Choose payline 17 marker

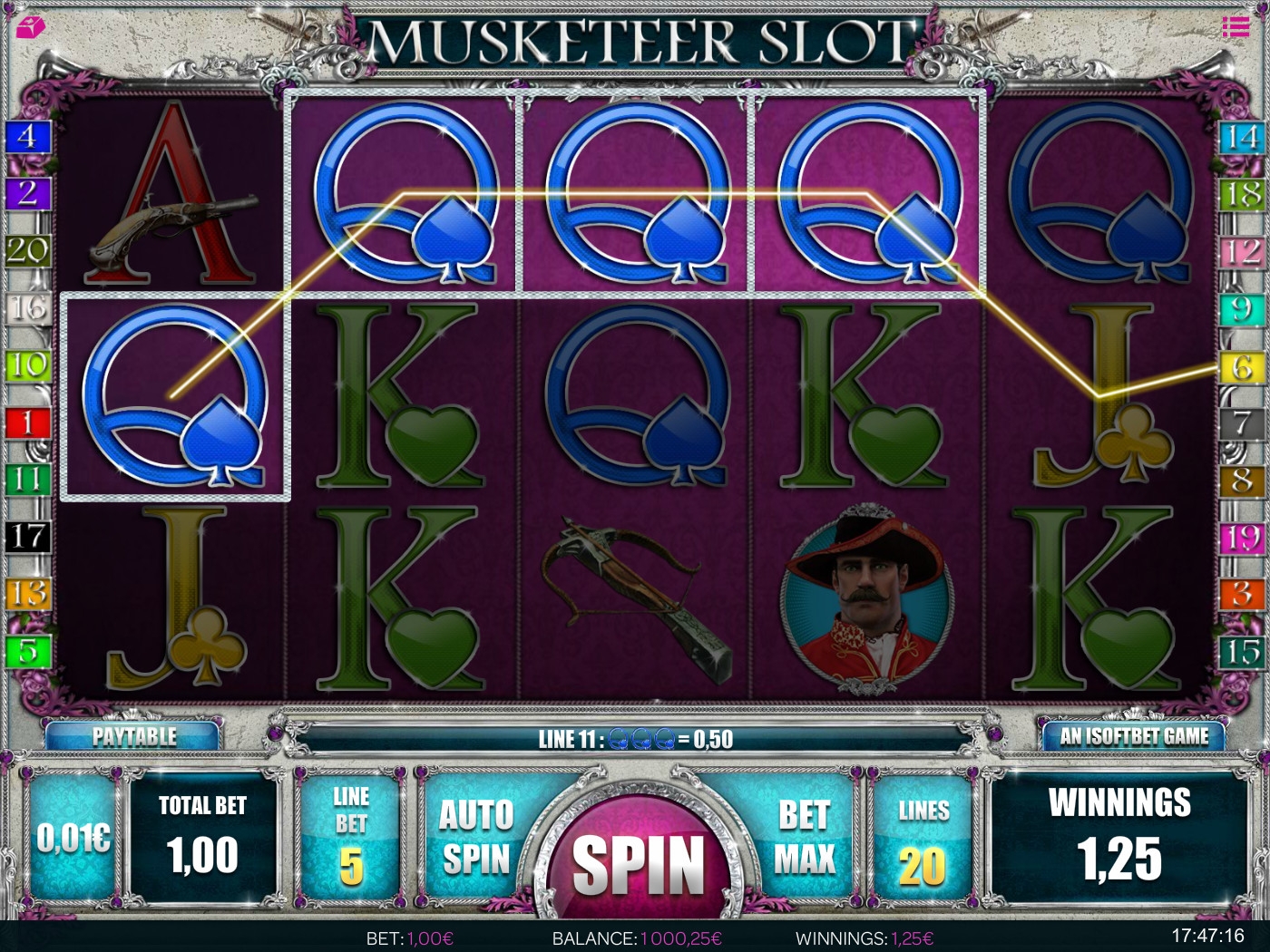pyautogui.click(x=26, y=536)
